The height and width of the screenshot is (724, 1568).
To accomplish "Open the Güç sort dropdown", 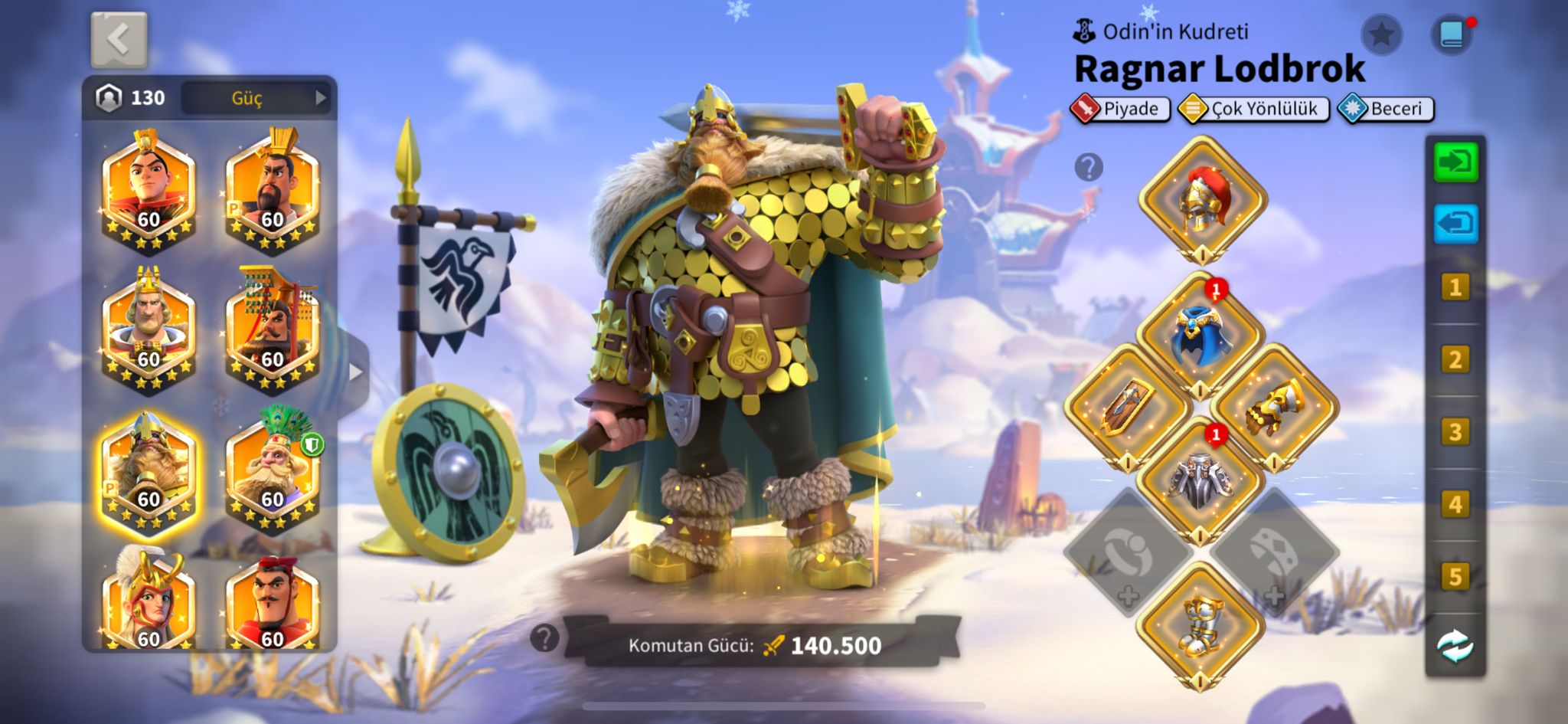I will click(256, 98).
